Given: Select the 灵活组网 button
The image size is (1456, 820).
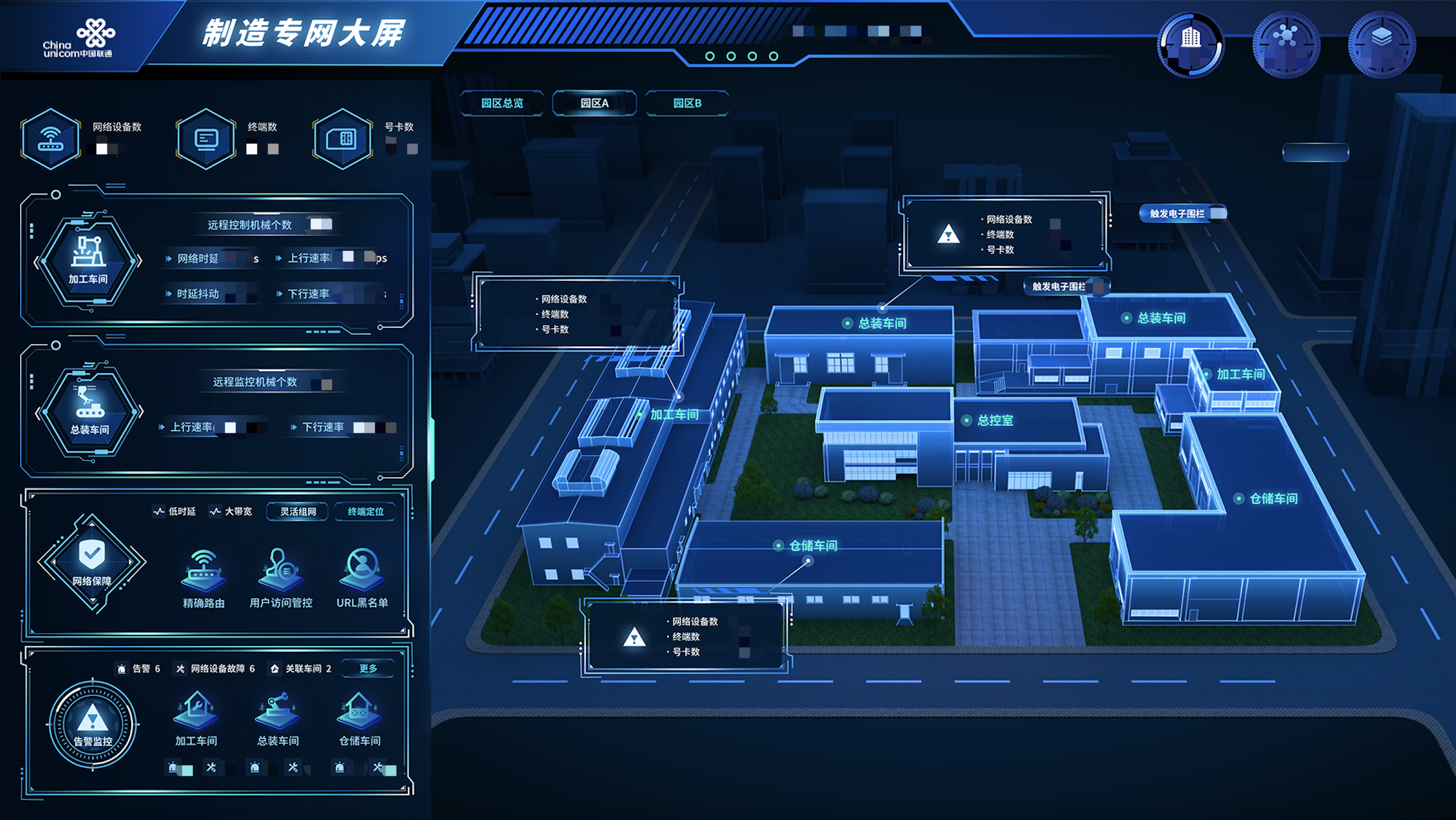Looking at the screenshot, I should coord(297,511).
